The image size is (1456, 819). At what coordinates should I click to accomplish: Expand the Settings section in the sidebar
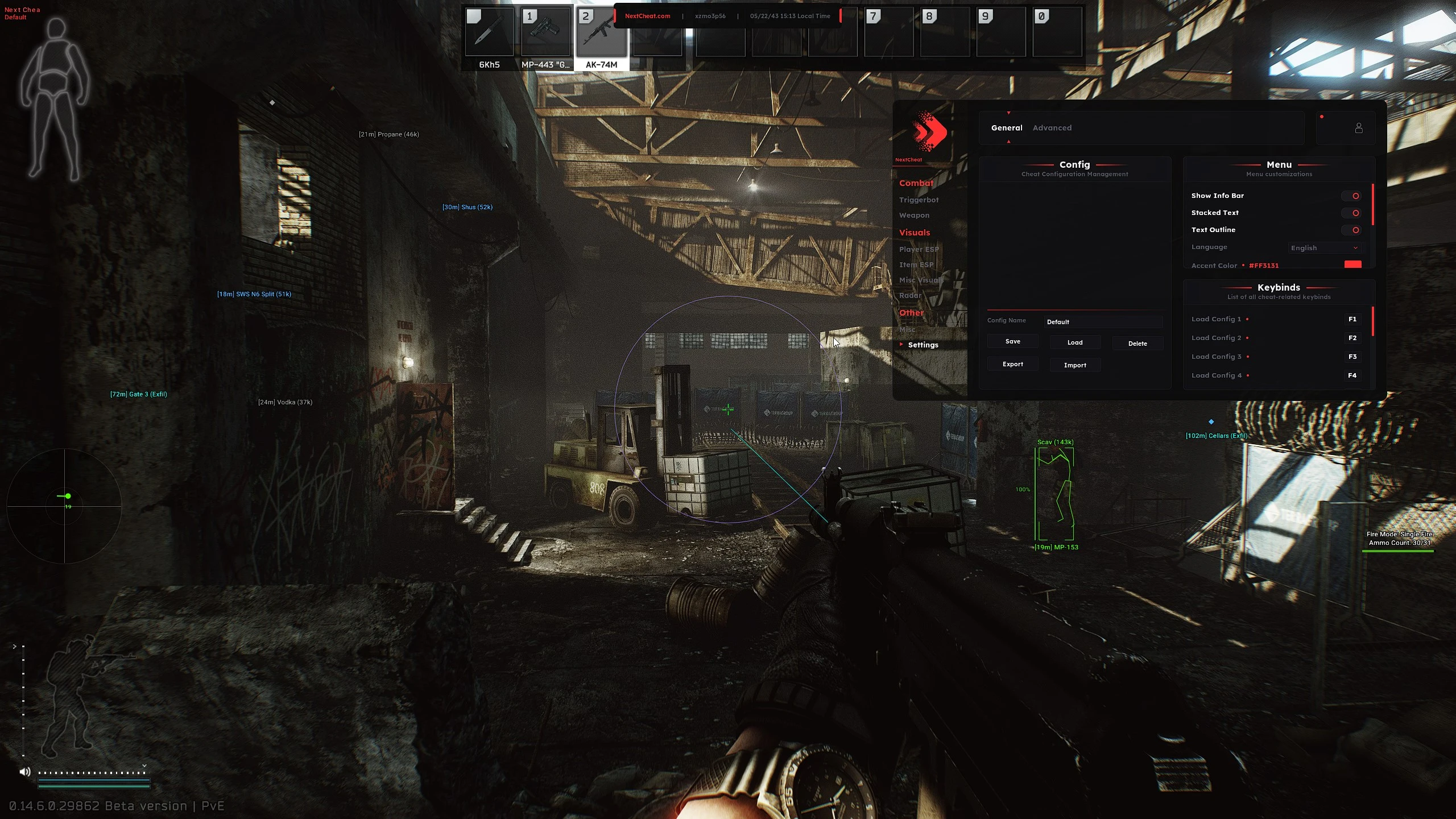click(x=924, y=345)
